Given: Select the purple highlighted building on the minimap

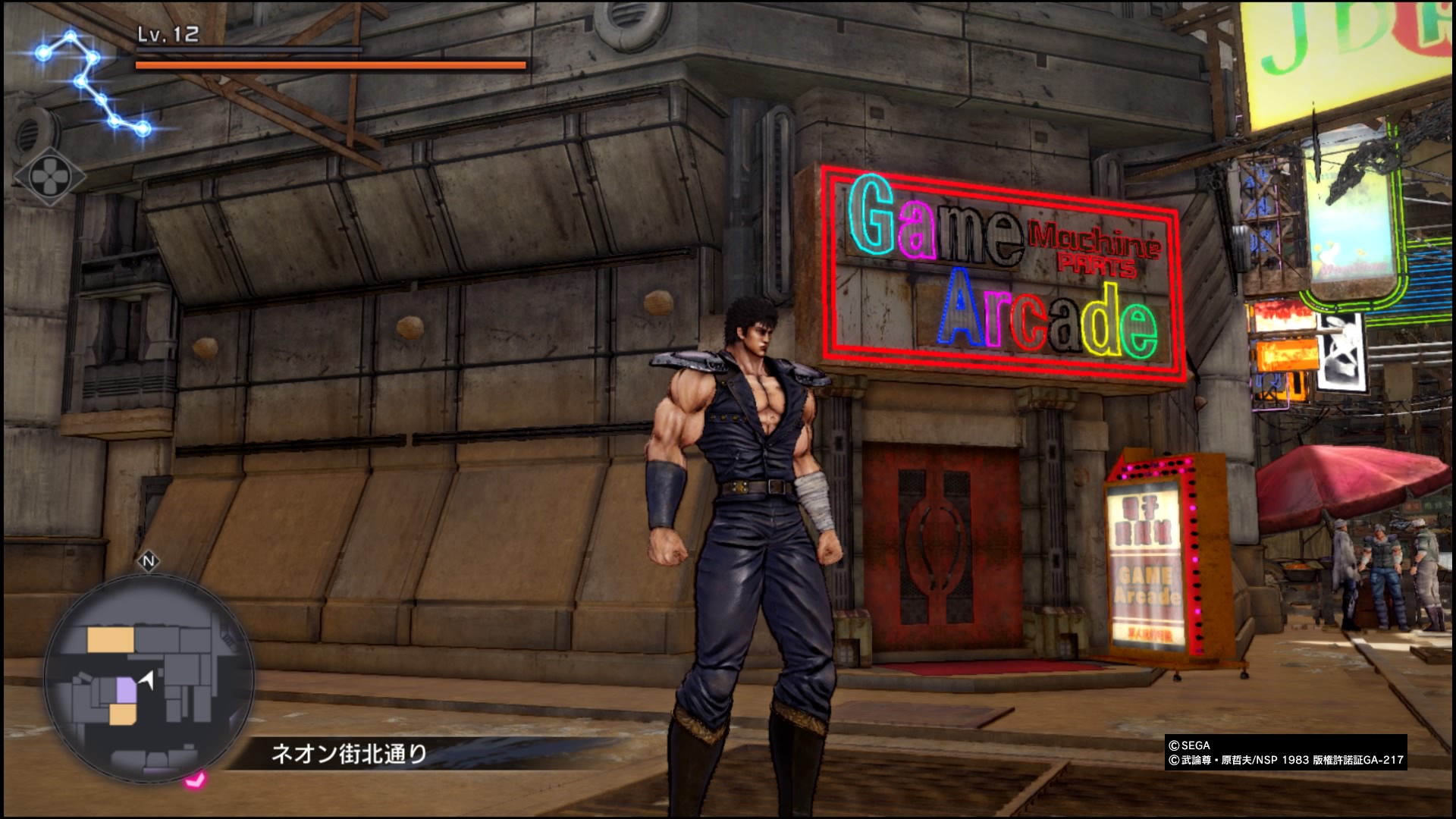Looking at the screenshot, I should [x=124, y=691].
